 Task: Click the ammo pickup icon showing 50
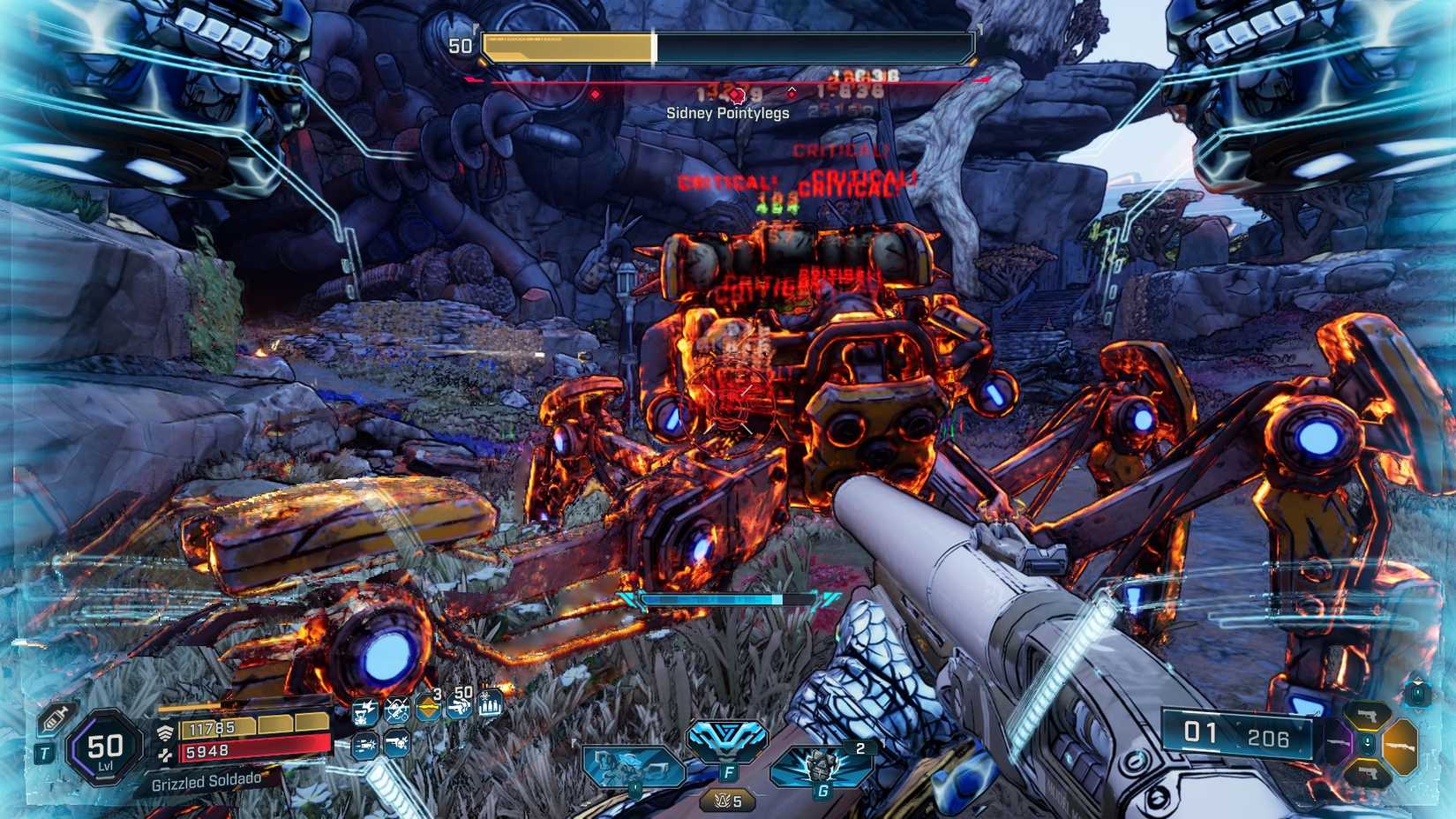(x=458, y=707)
